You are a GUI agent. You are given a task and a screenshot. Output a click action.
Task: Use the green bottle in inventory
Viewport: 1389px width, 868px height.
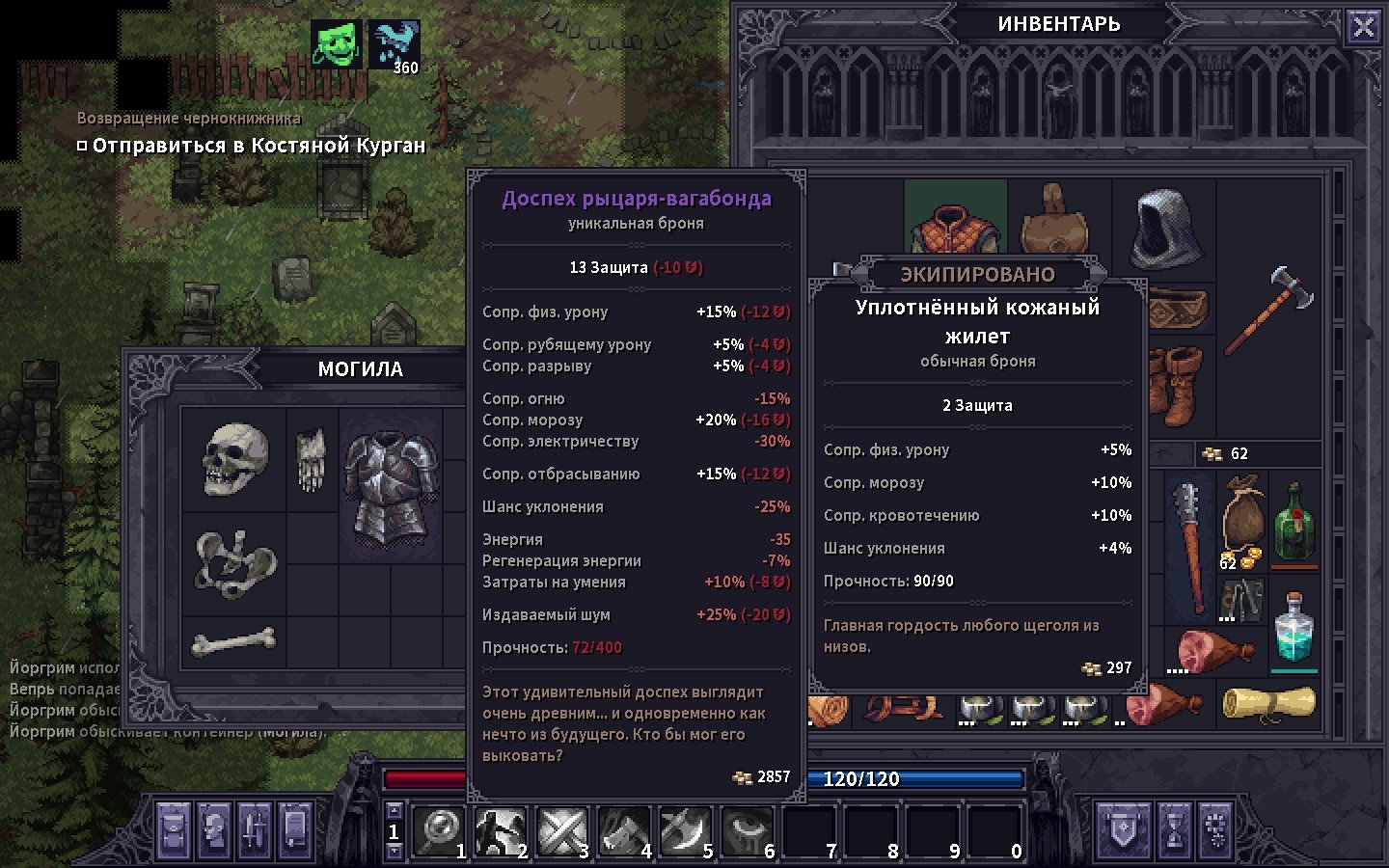click(1294, 523)
